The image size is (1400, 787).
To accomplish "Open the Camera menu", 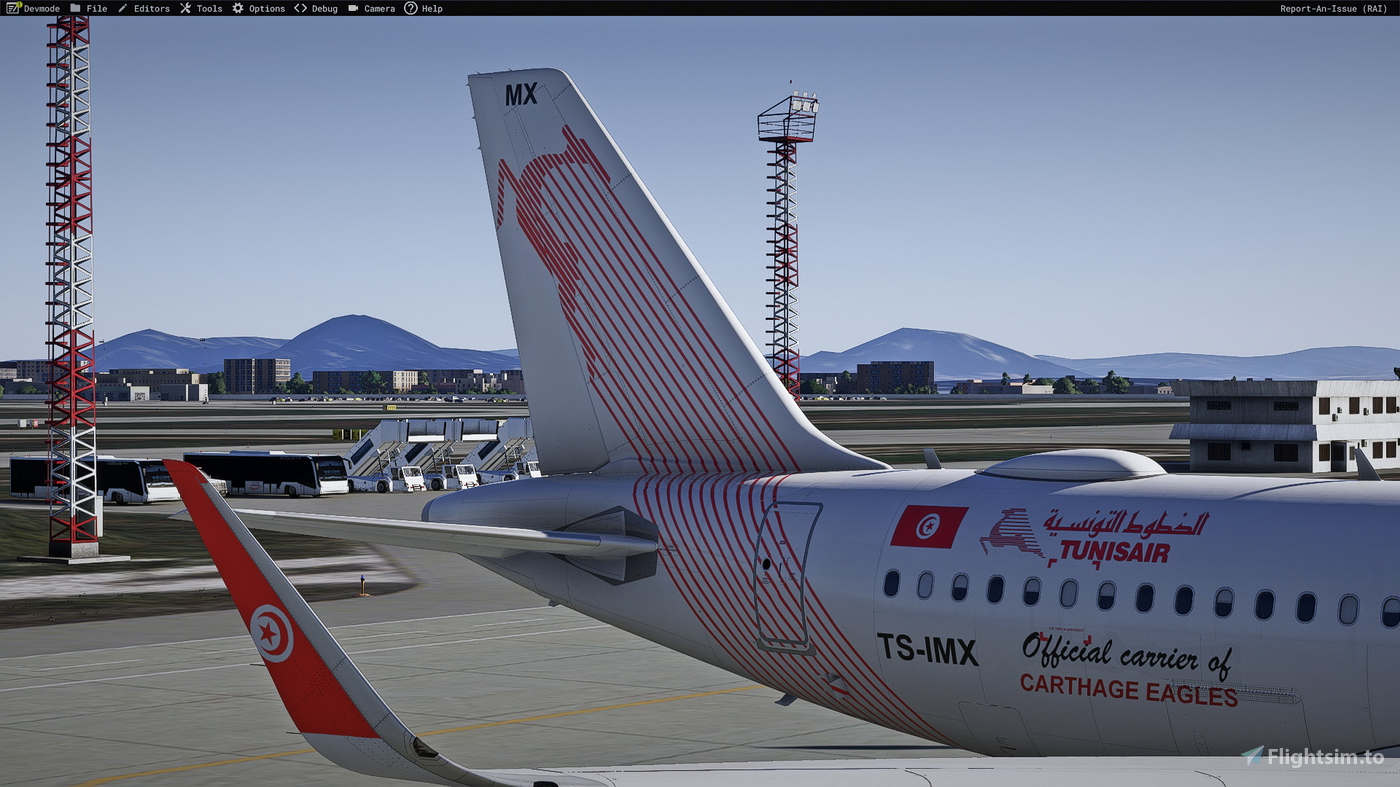I will coord(378,8).
